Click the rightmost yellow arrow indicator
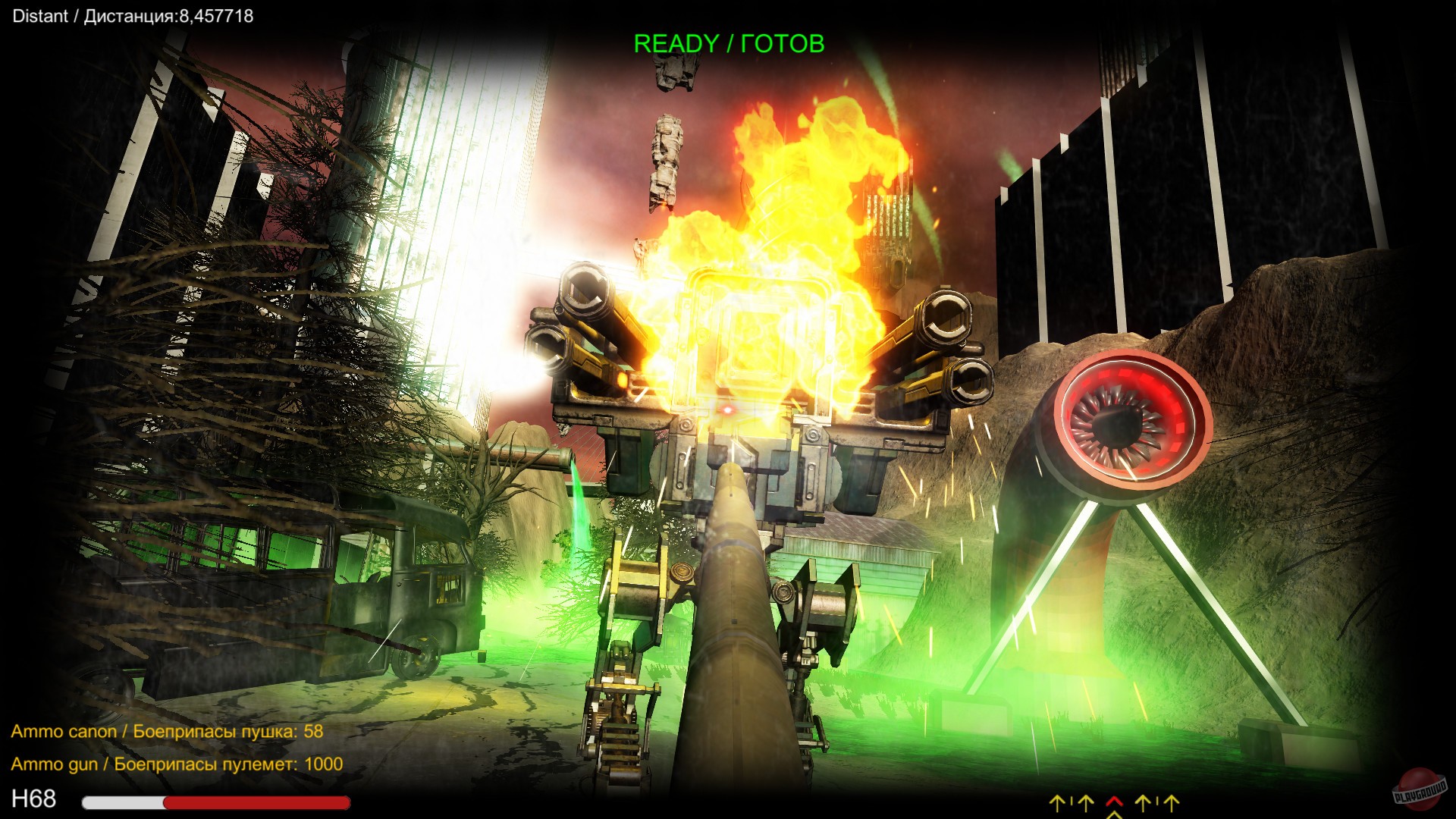1456x819 pixels. pos(1171,802)
